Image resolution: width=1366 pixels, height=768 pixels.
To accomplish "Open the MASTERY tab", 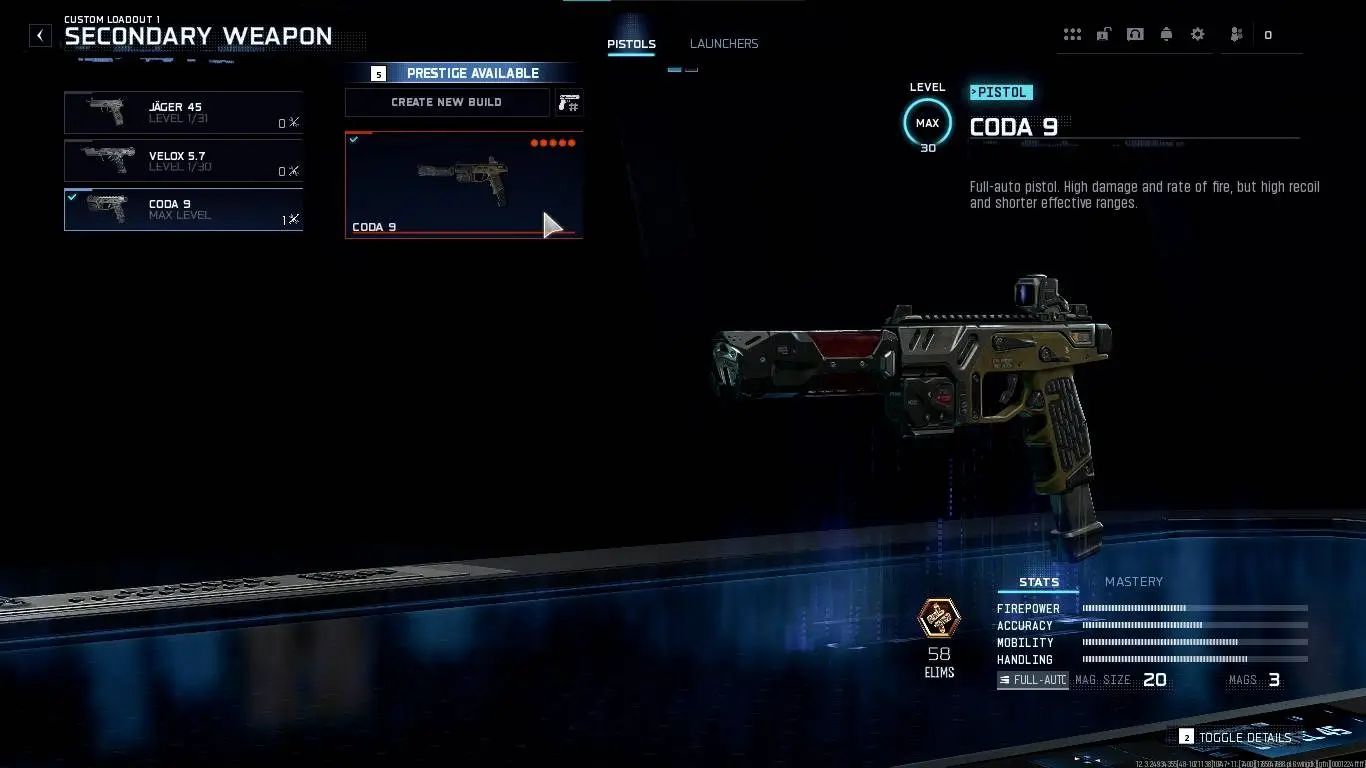I will 1133,581.
